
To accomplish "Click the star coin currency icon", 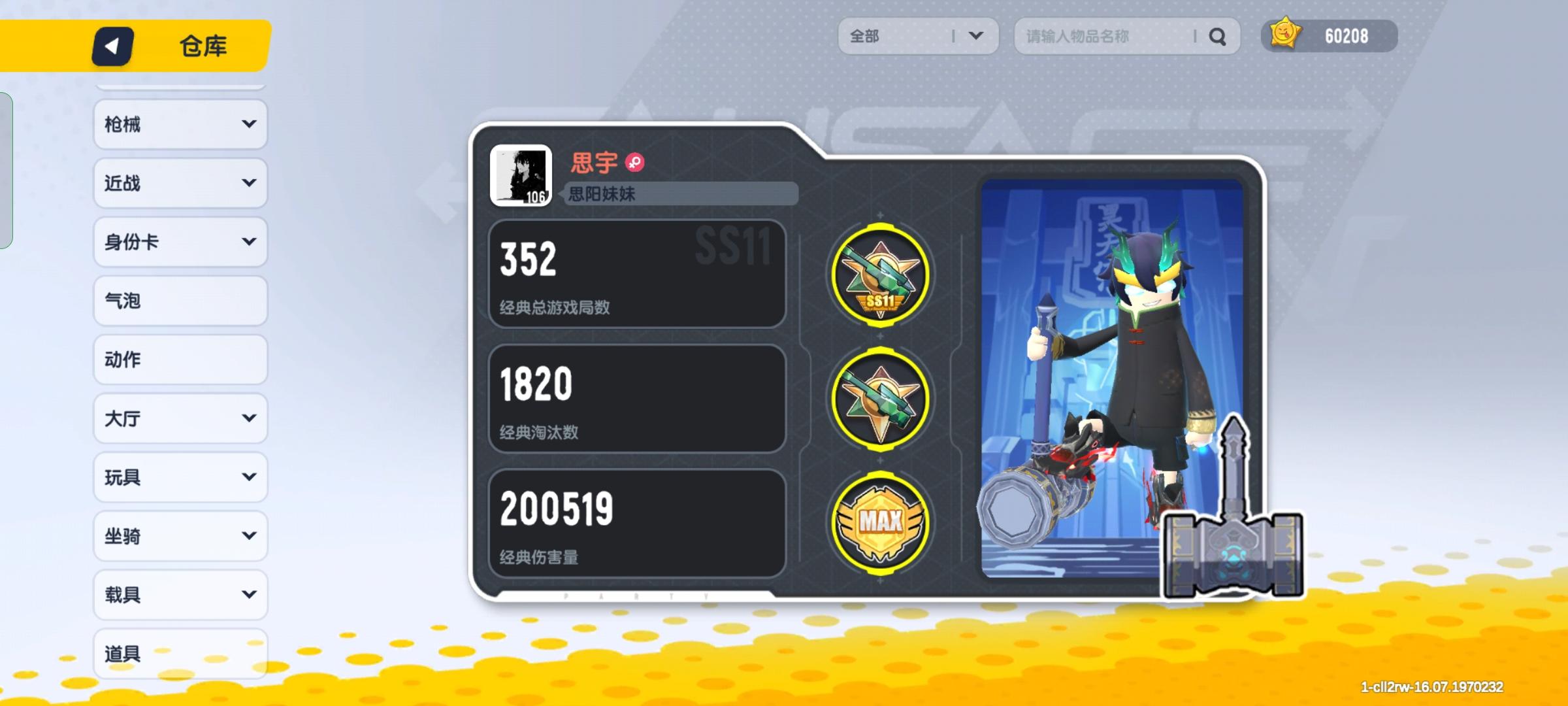I will pos(1284,36).
